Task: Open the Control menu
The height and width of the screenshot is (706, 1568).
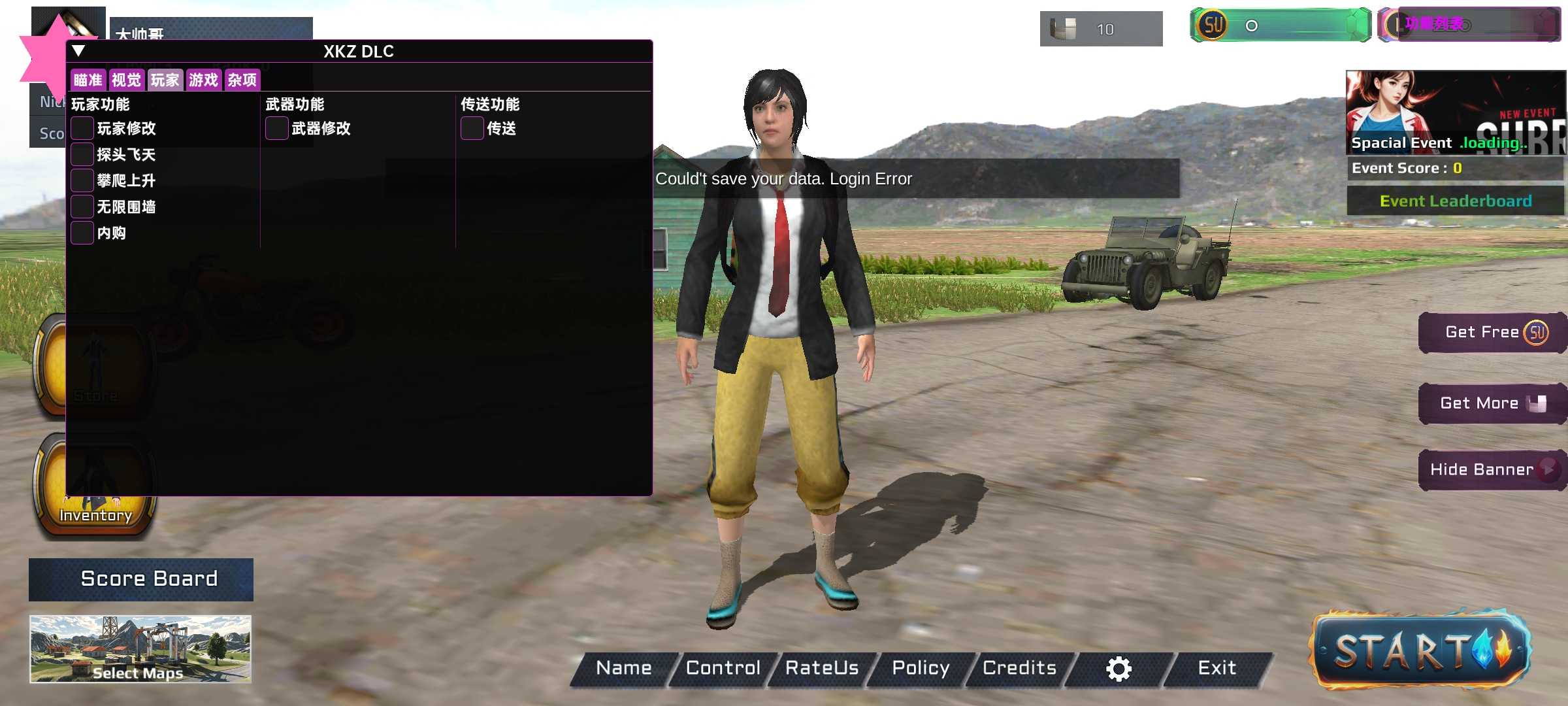Action: click(x=723, y=668)
